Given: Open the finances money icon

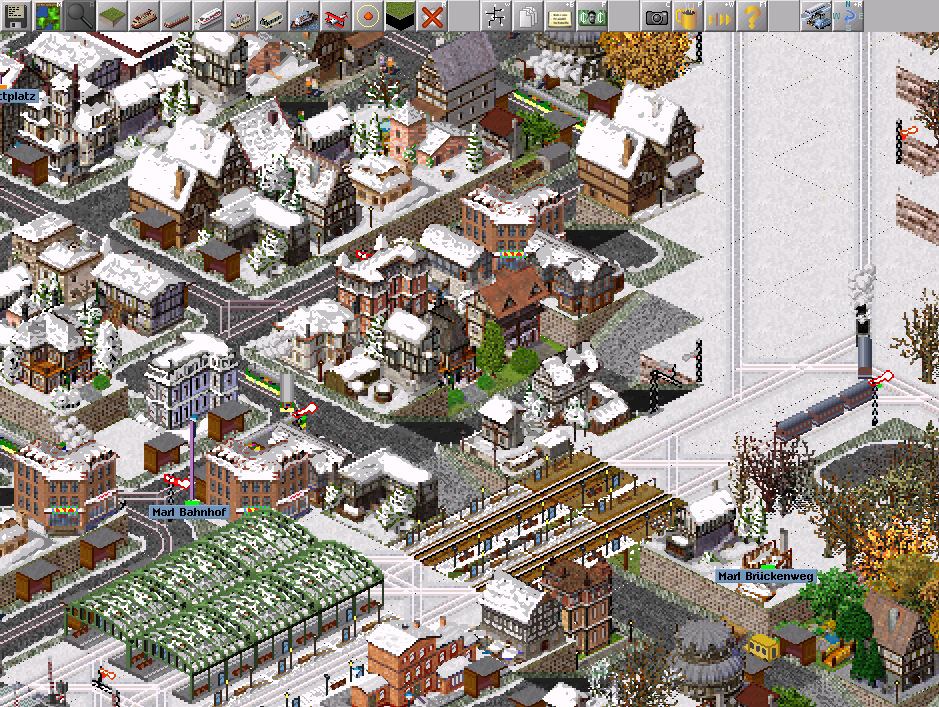Looking at the screenshot, I should 592,16.
